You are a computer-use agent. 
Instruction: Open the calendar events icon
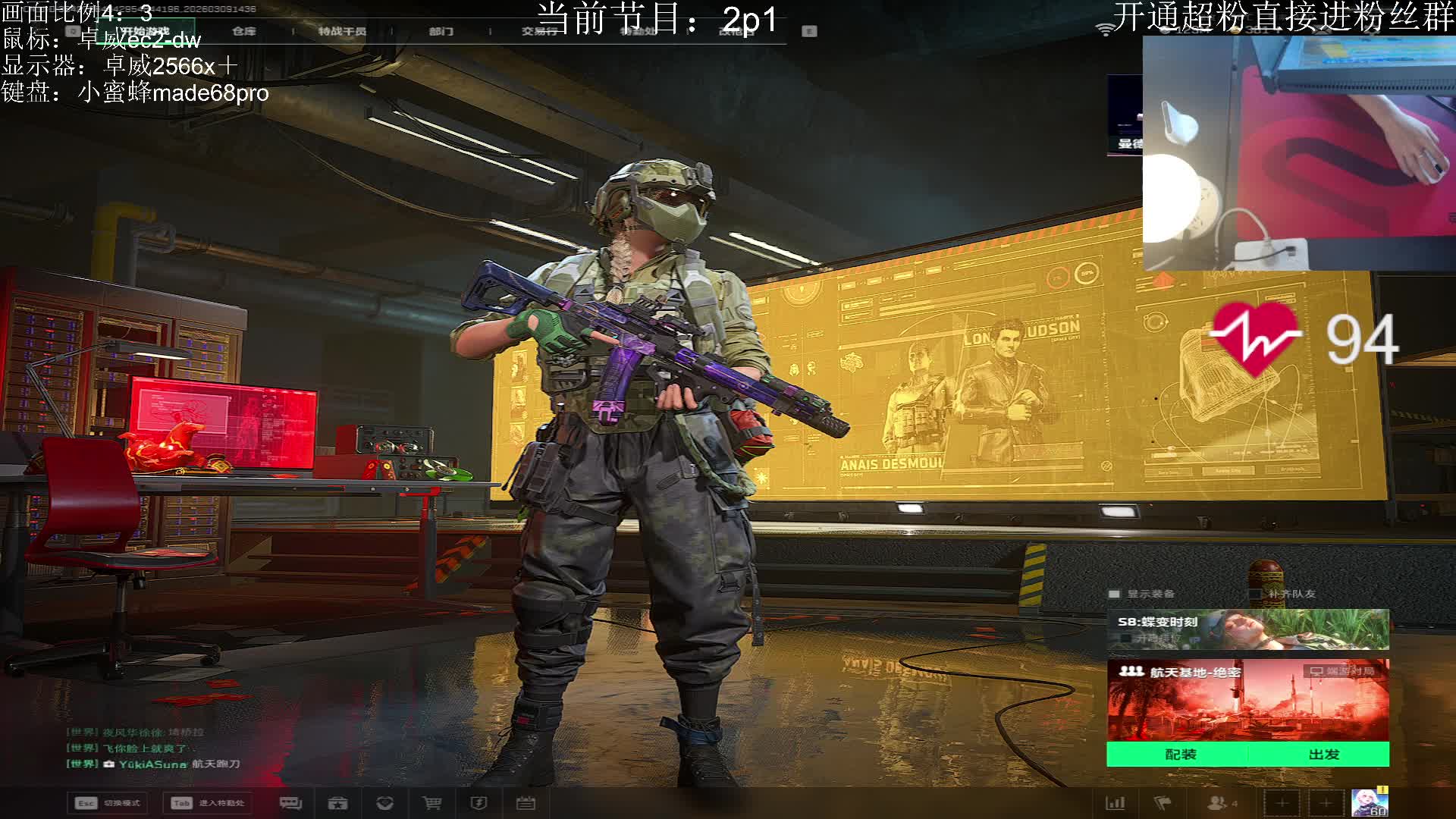click(526, 803)
